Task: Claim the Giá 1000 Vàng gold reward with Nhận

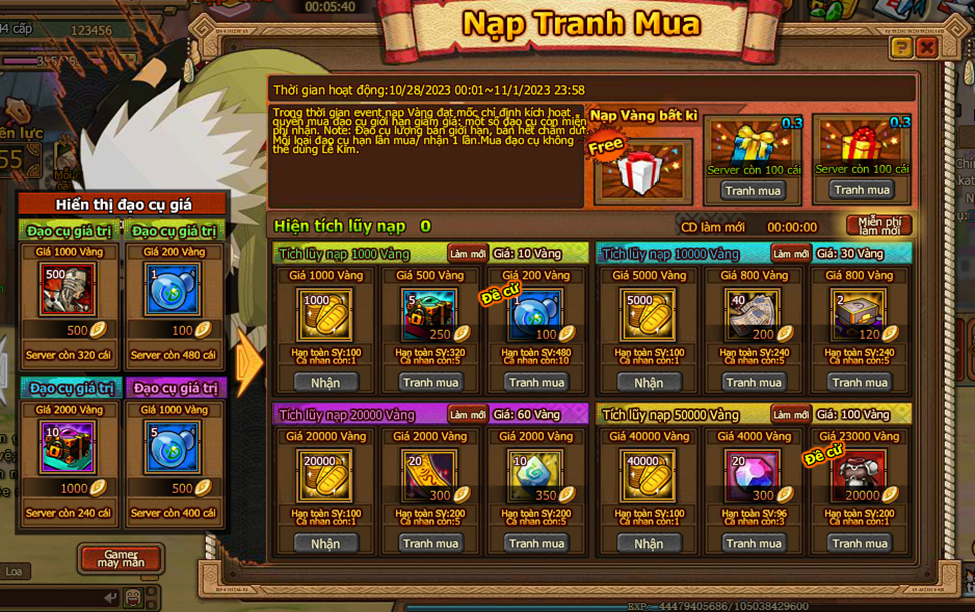Action: coord(325,382)
